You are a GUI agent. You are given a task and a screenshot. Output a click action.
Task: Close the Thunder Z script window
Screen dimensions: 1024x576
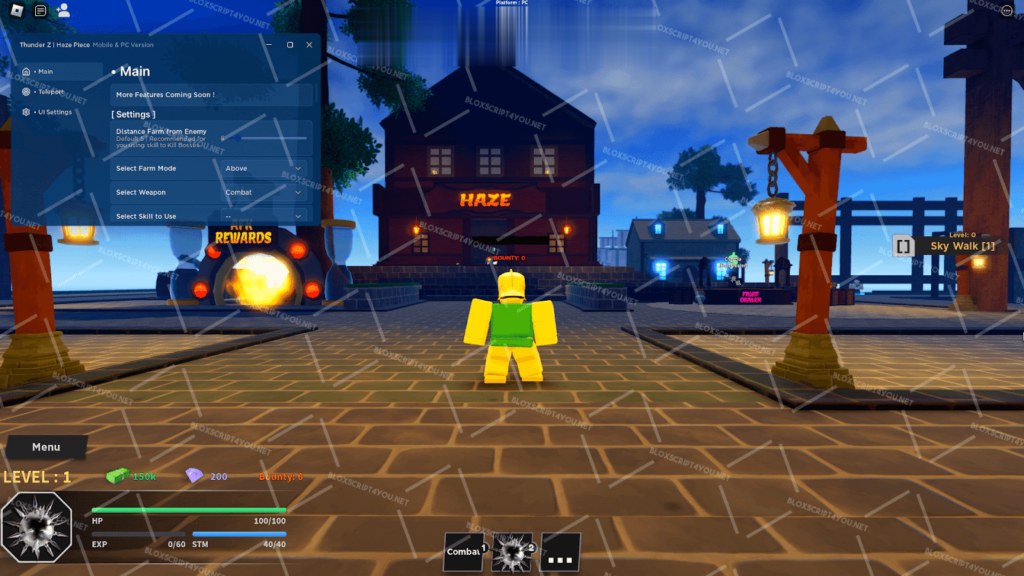pyautogui.click(x=307, y=45)
